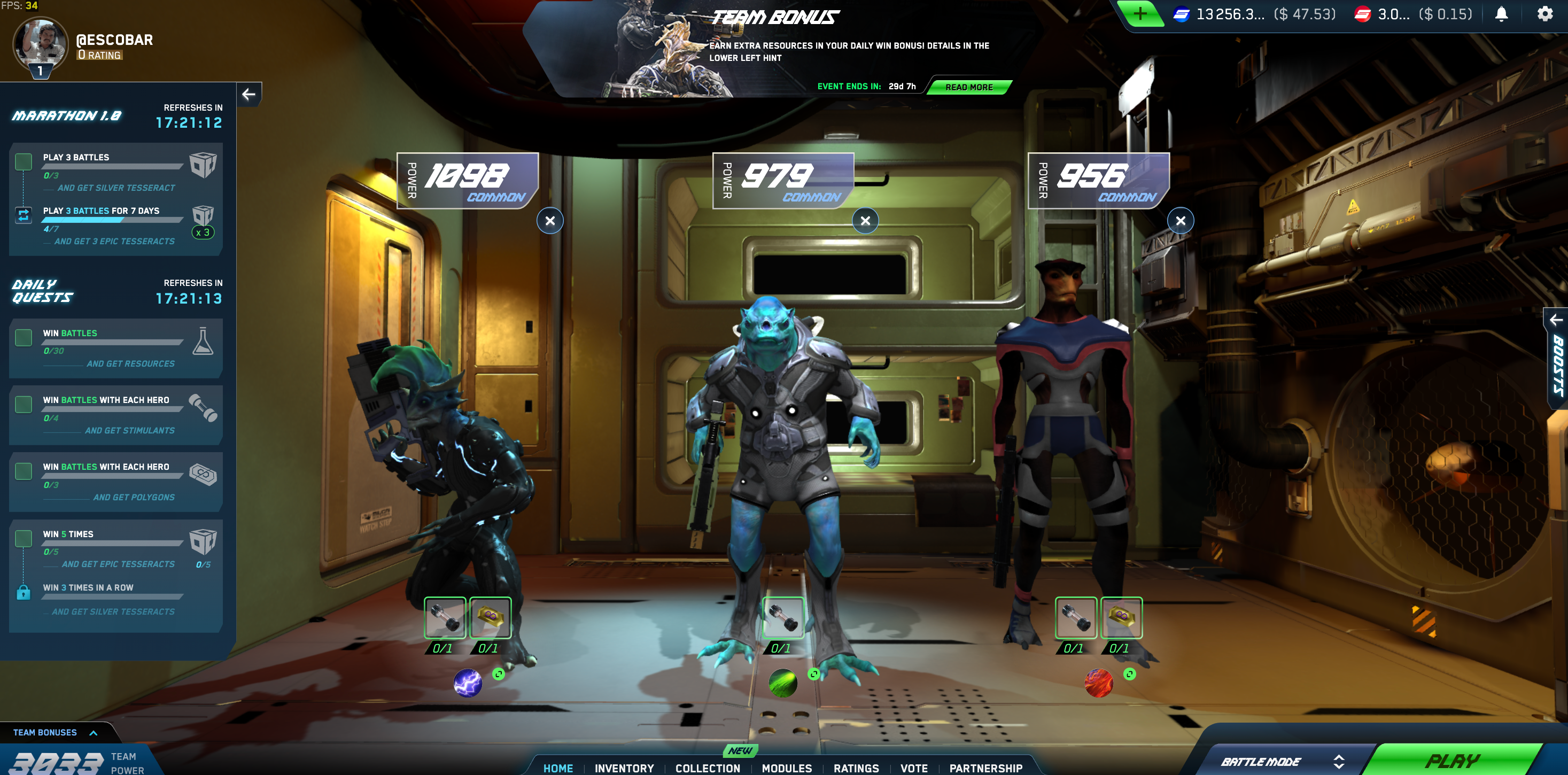The image size is (1568, 775).
Task: Go to the Modules tab
Action: pyautogui.click(x=787, y=768)
